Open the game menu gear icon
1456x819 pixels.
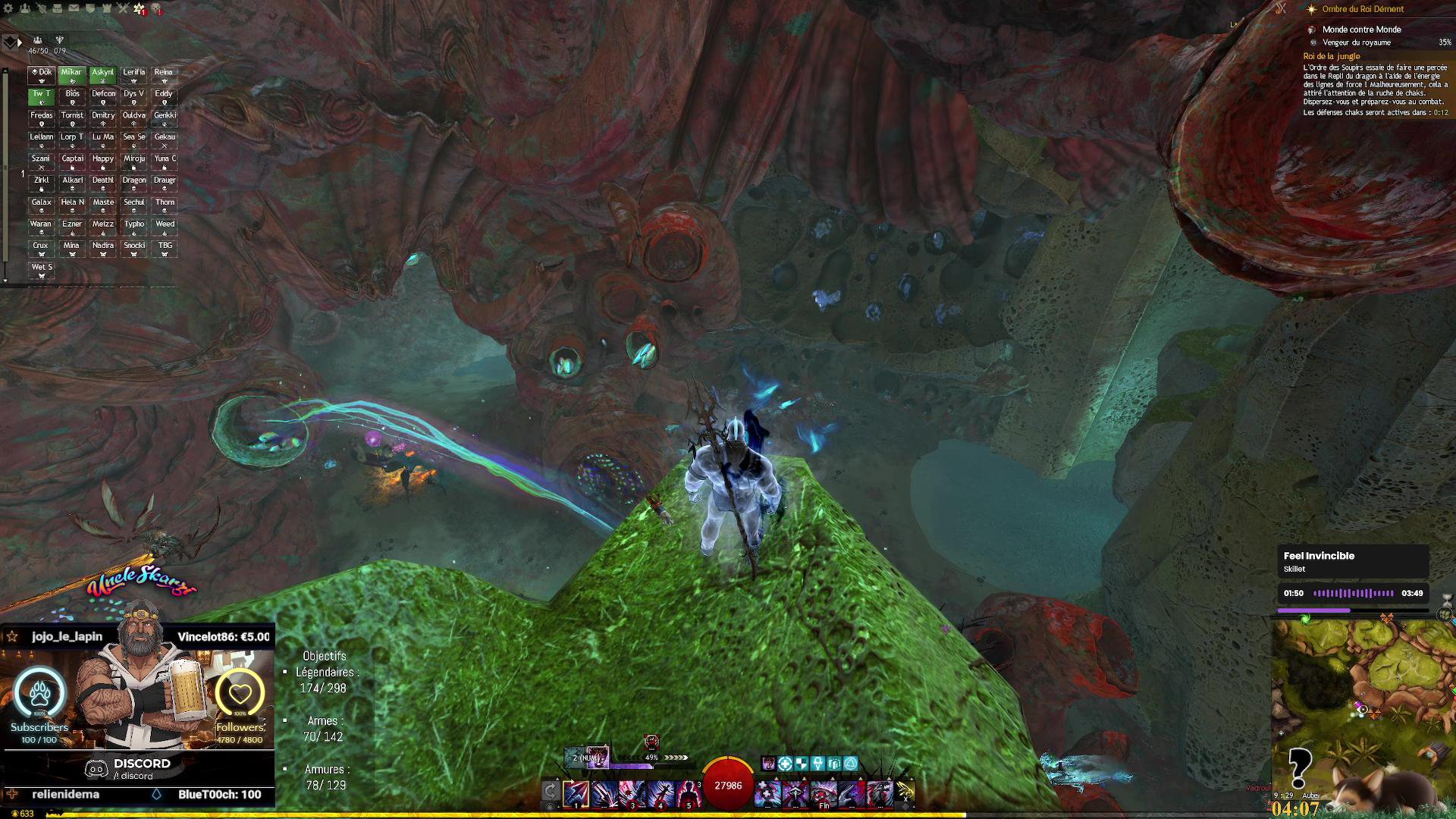9,9
